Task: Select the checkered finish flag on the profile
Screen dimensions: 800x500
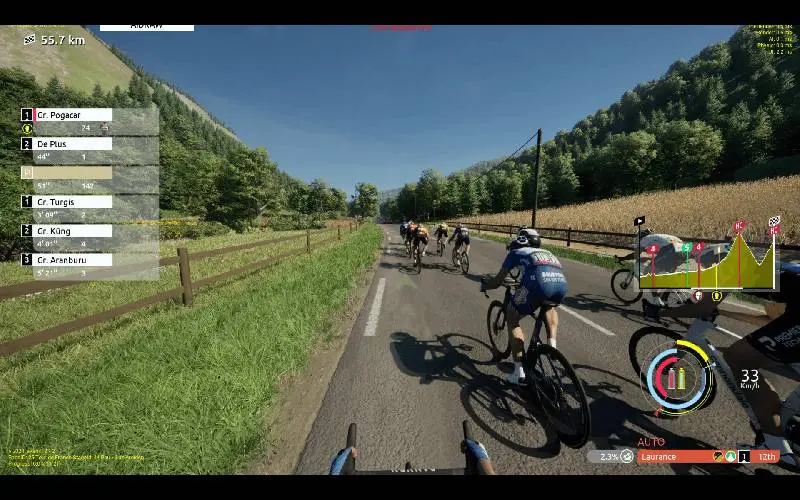Action: [x=774, y=221]
